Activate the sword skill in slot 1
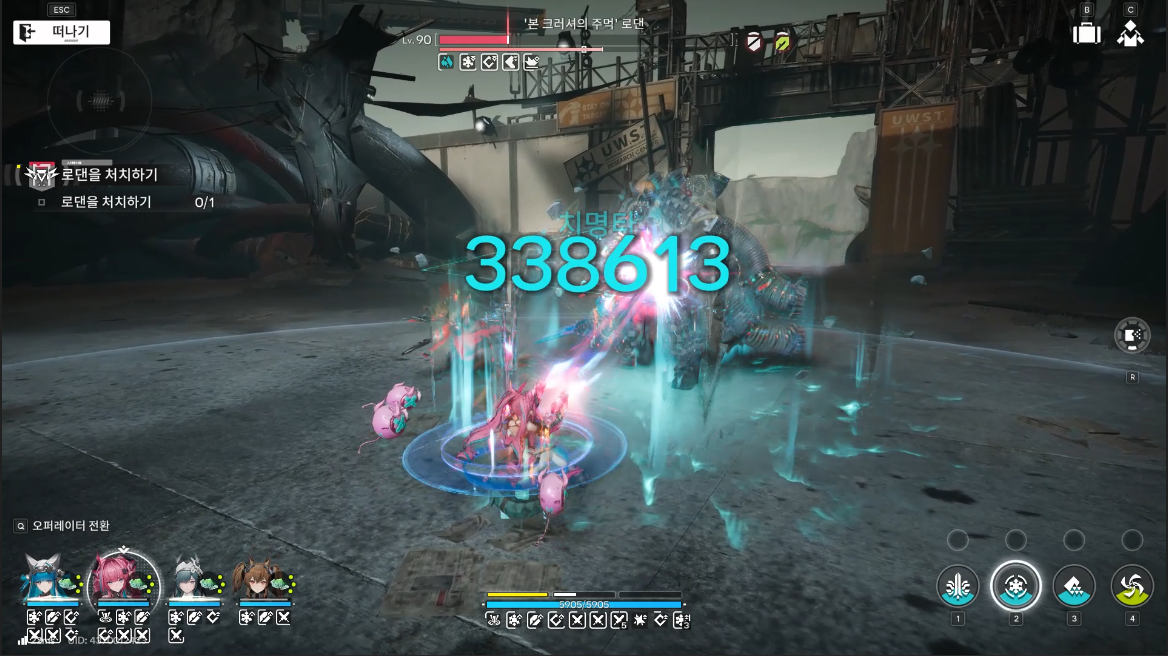1168x656 pixels. (958, 586)
